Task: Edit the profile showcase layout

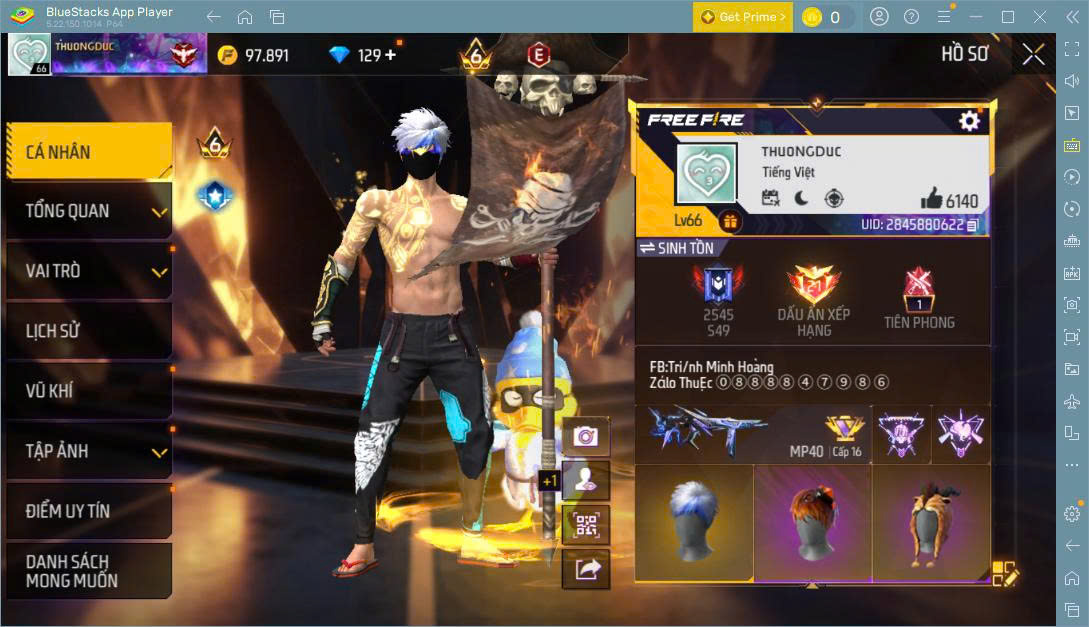Action: [1004, 574]
